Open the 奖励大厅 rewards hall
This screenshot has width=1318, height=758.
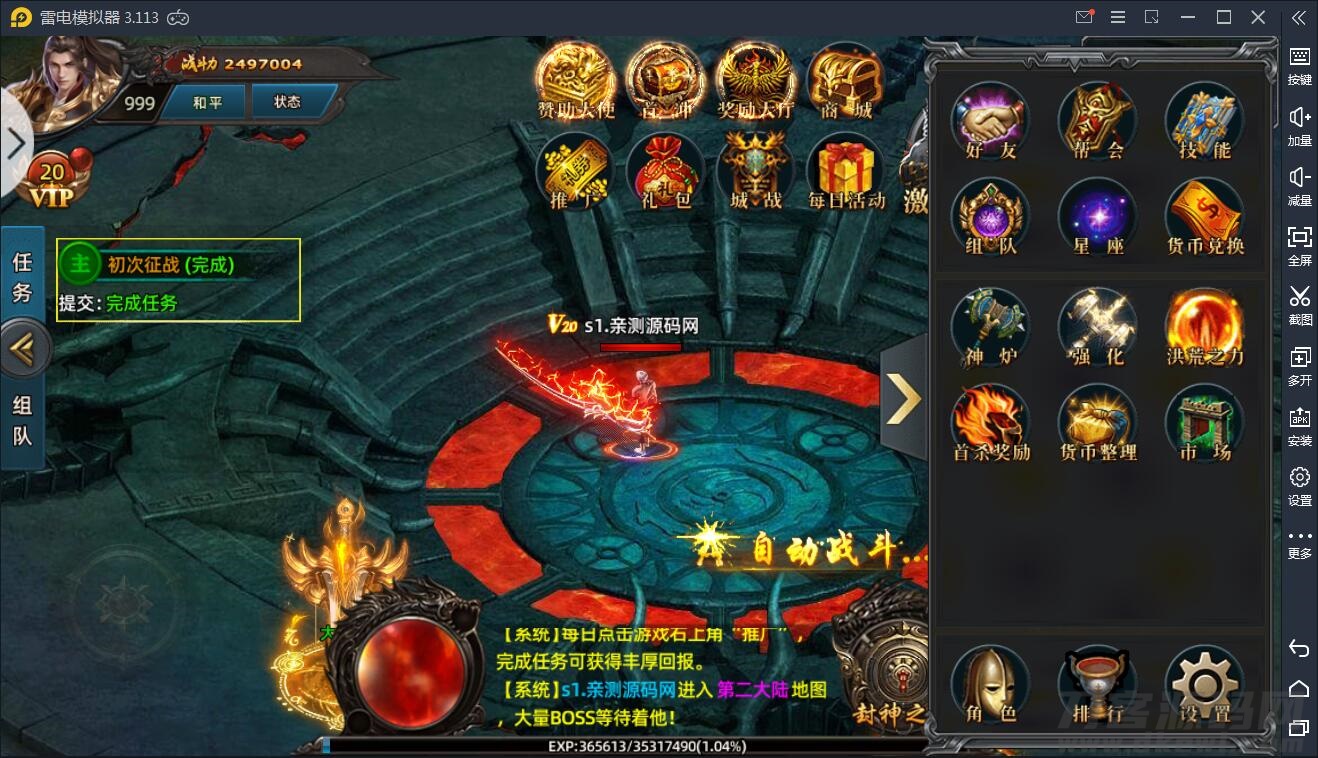tap(754, 80)
